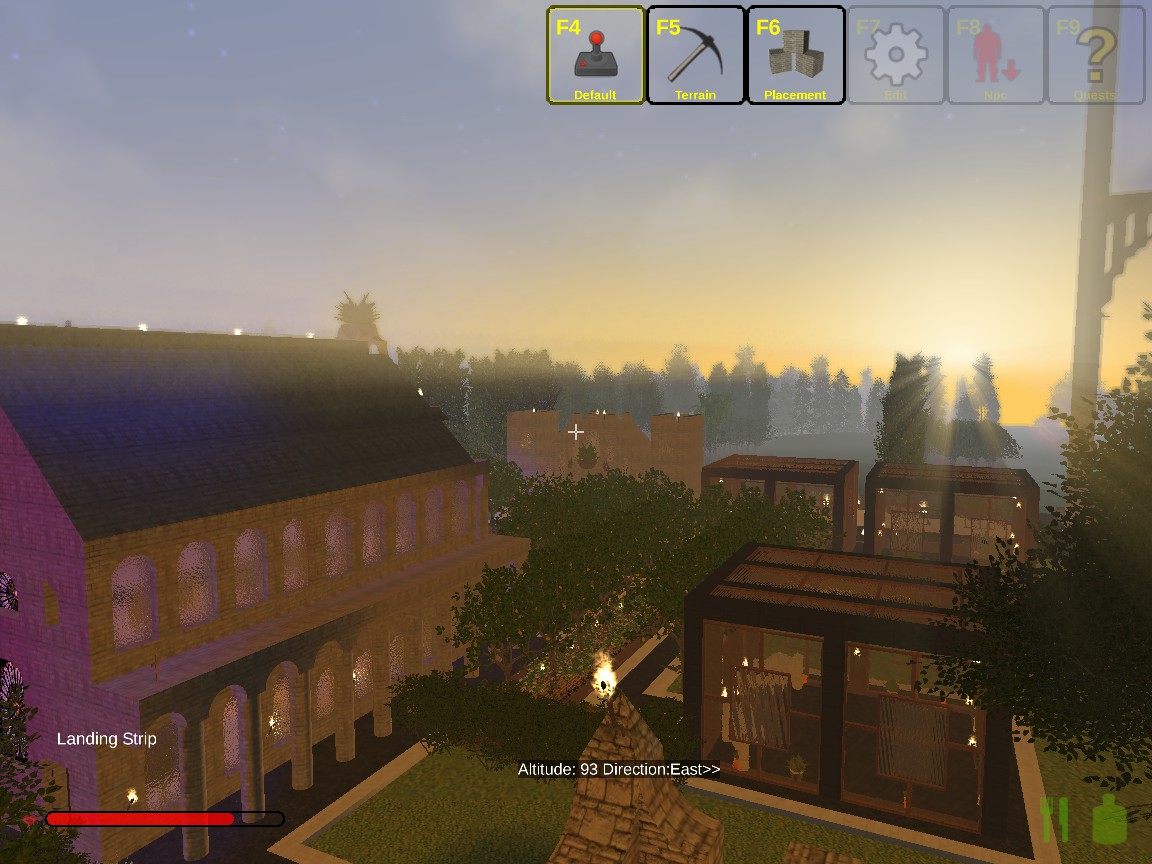1152x864 pixels.
Task: Open the F6 Placement blocks mode
Action: 796,55
